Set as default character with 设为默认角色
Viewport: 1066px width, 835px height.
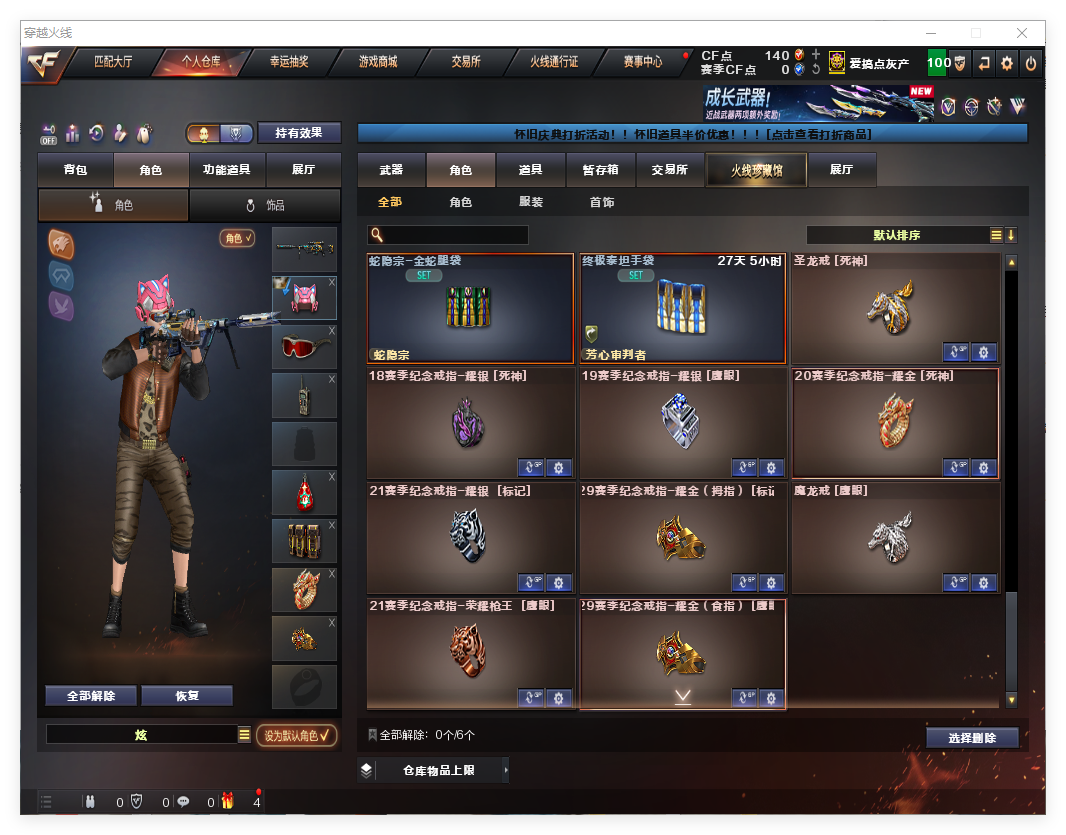(297, 735)
